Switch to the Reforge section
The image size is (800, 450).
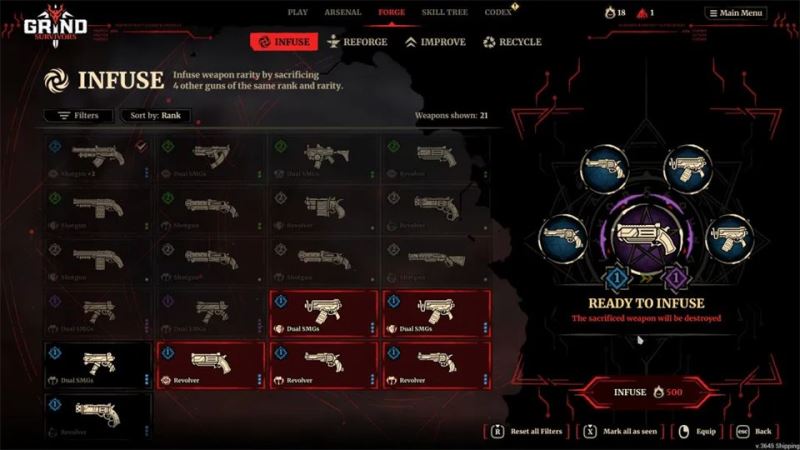[357, 42]
